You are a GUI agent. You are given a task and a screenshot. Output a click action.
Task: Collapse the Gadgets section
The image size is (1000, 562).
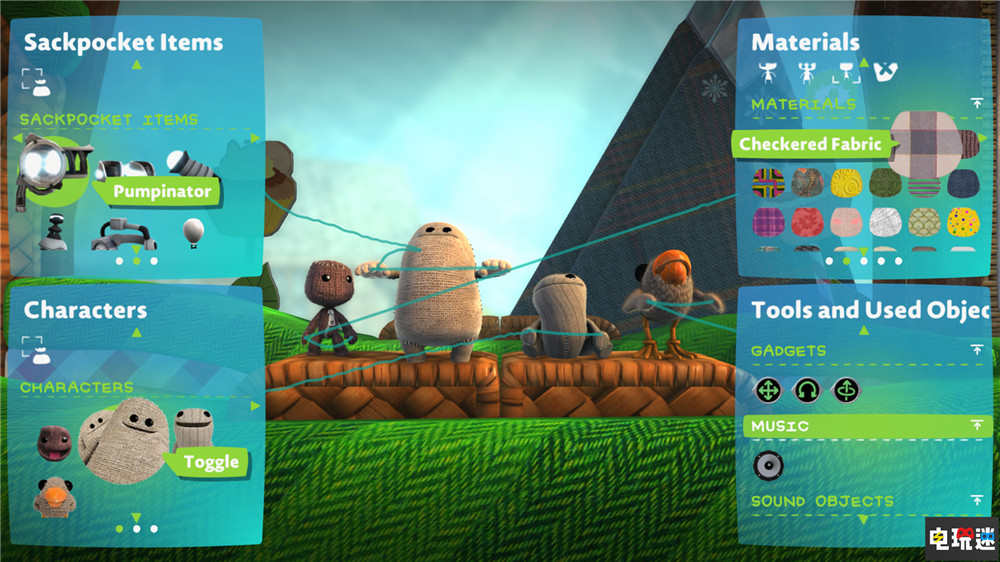[x=976, y=350]
